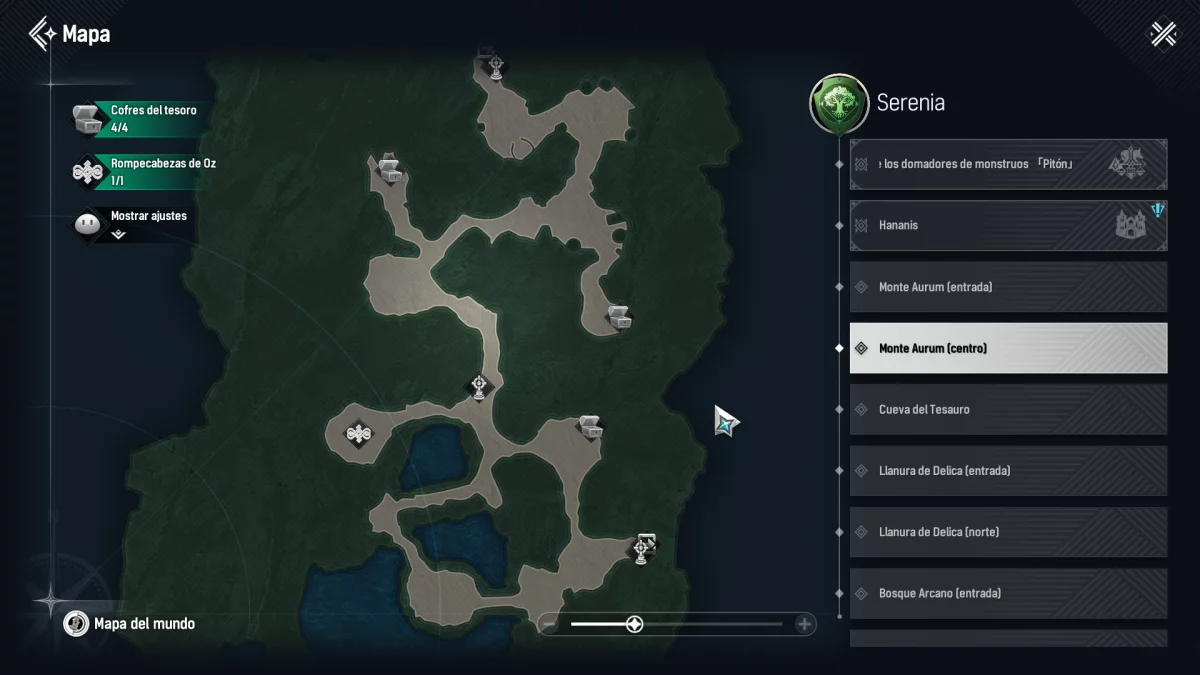Choose Monte Aurum (entrada) from the list
Screen dimensions: 1200x675
tap(1008, 287)
